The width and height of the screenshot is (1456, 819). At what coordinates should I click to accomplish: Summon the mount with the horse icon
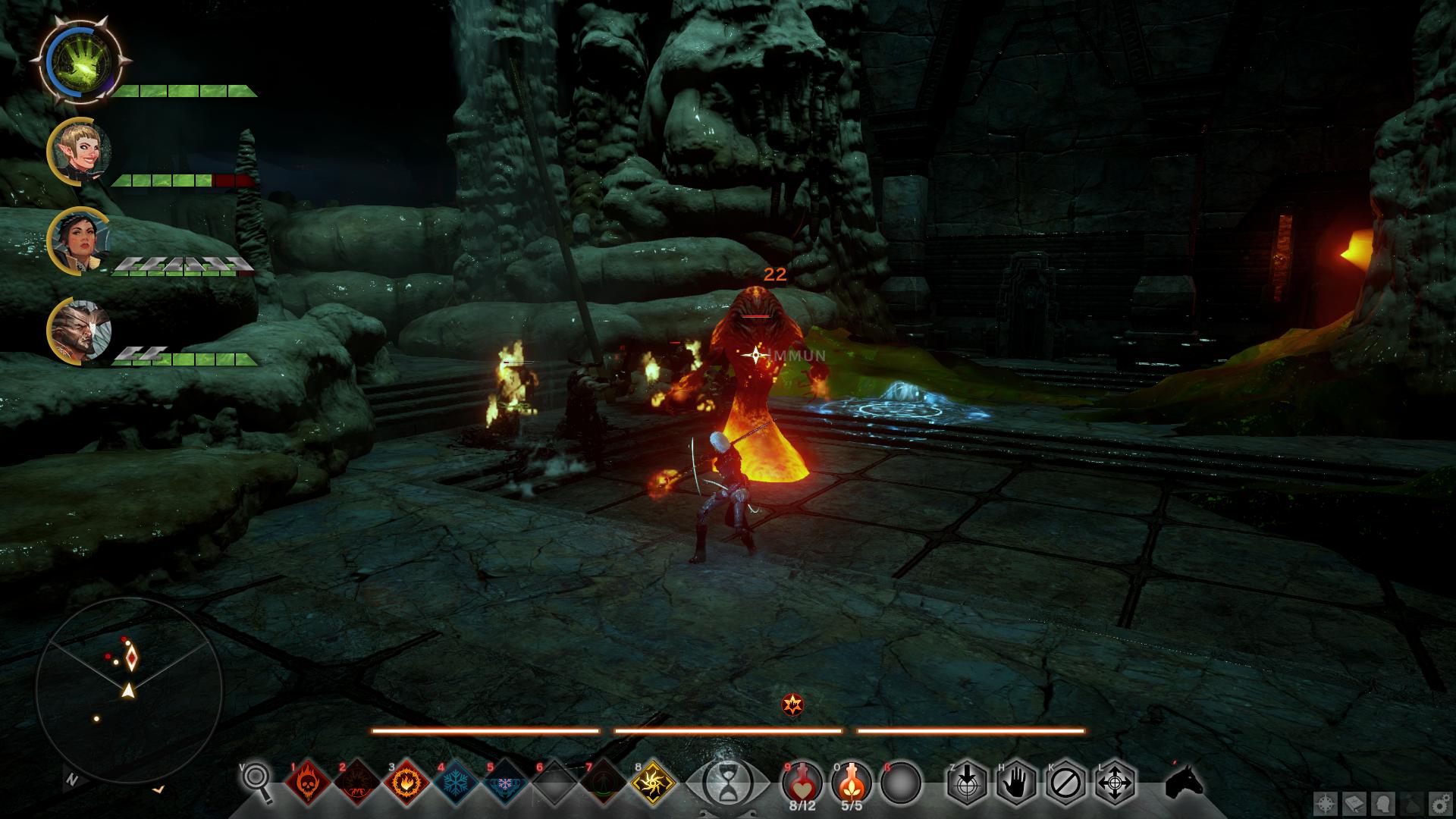pyautogui.click(x=1185, y=781)
